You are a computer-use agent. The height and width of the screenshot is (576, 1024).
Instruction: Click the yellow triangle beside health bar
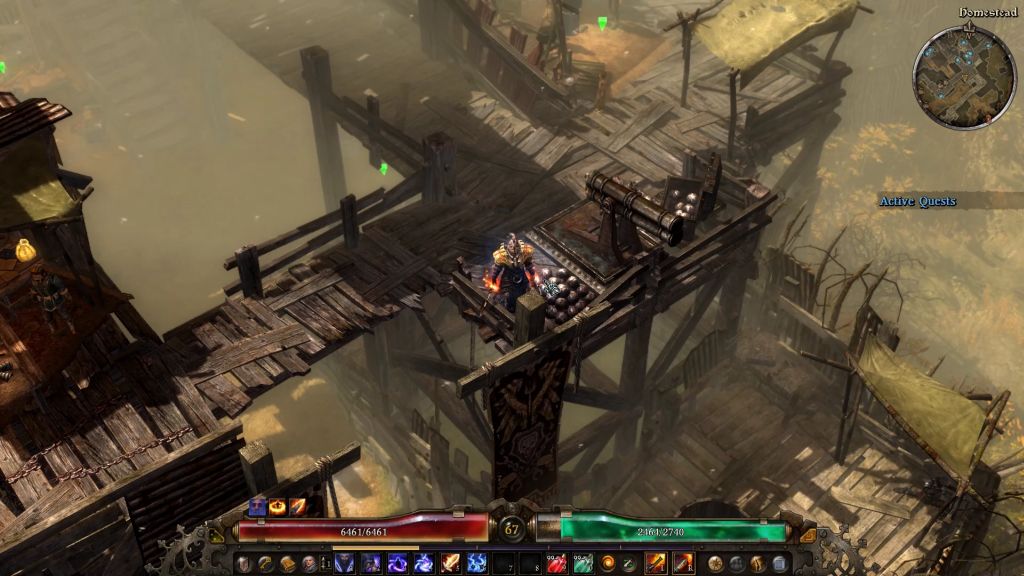coord(215,535)
